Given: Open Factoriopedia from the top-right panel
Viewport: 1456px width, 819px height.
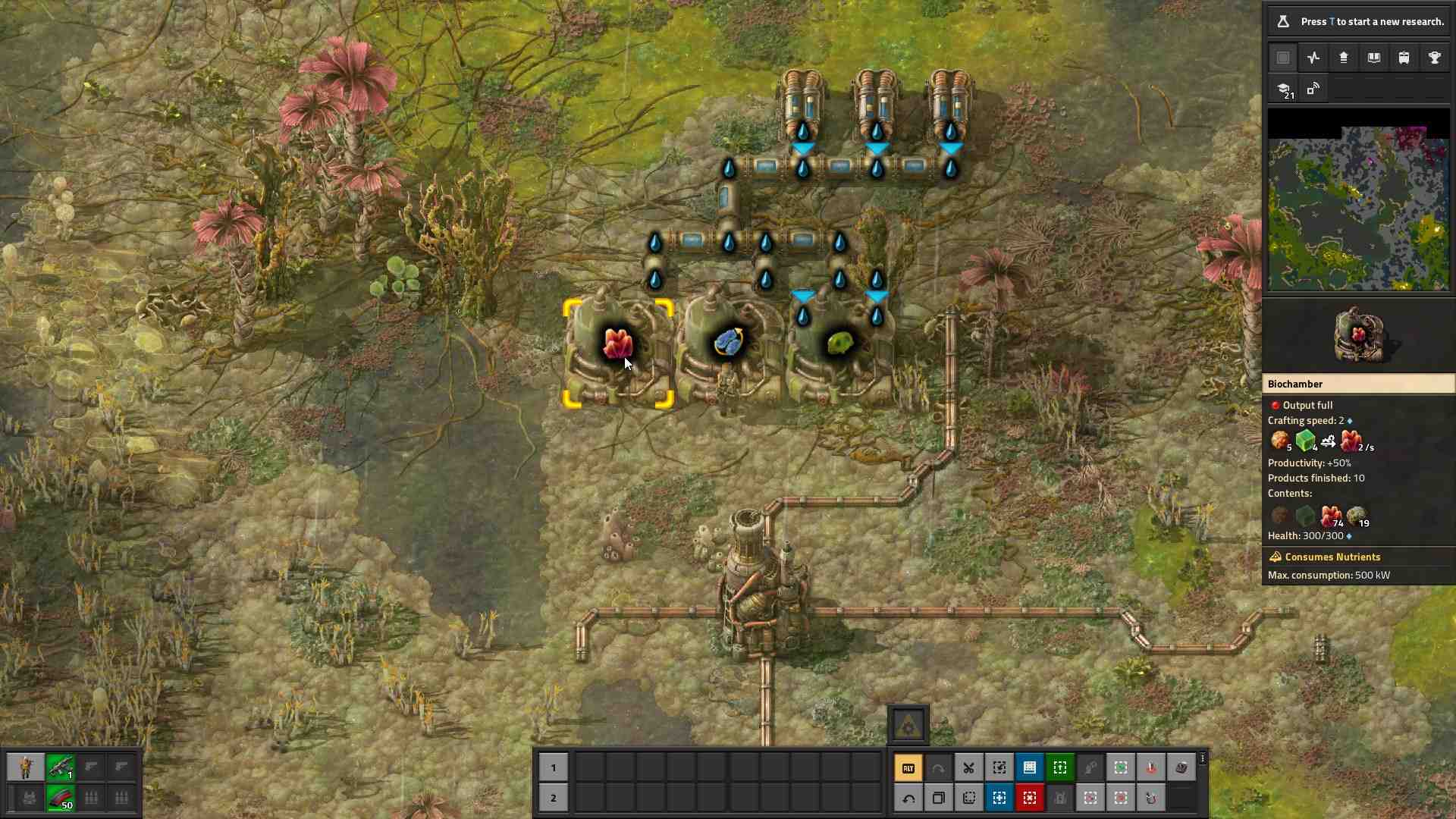Looking at the screenshot, I should tap(1374, 58).
